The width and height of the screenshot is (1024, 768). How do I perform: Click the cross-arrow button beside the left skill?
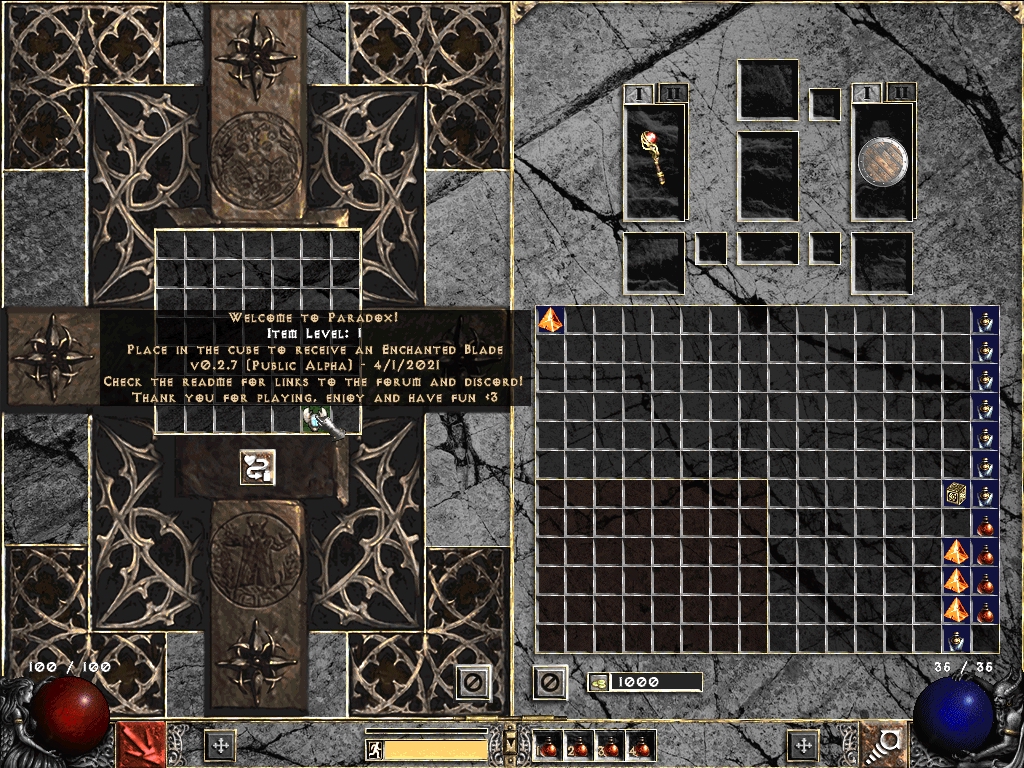click(220, 745)
